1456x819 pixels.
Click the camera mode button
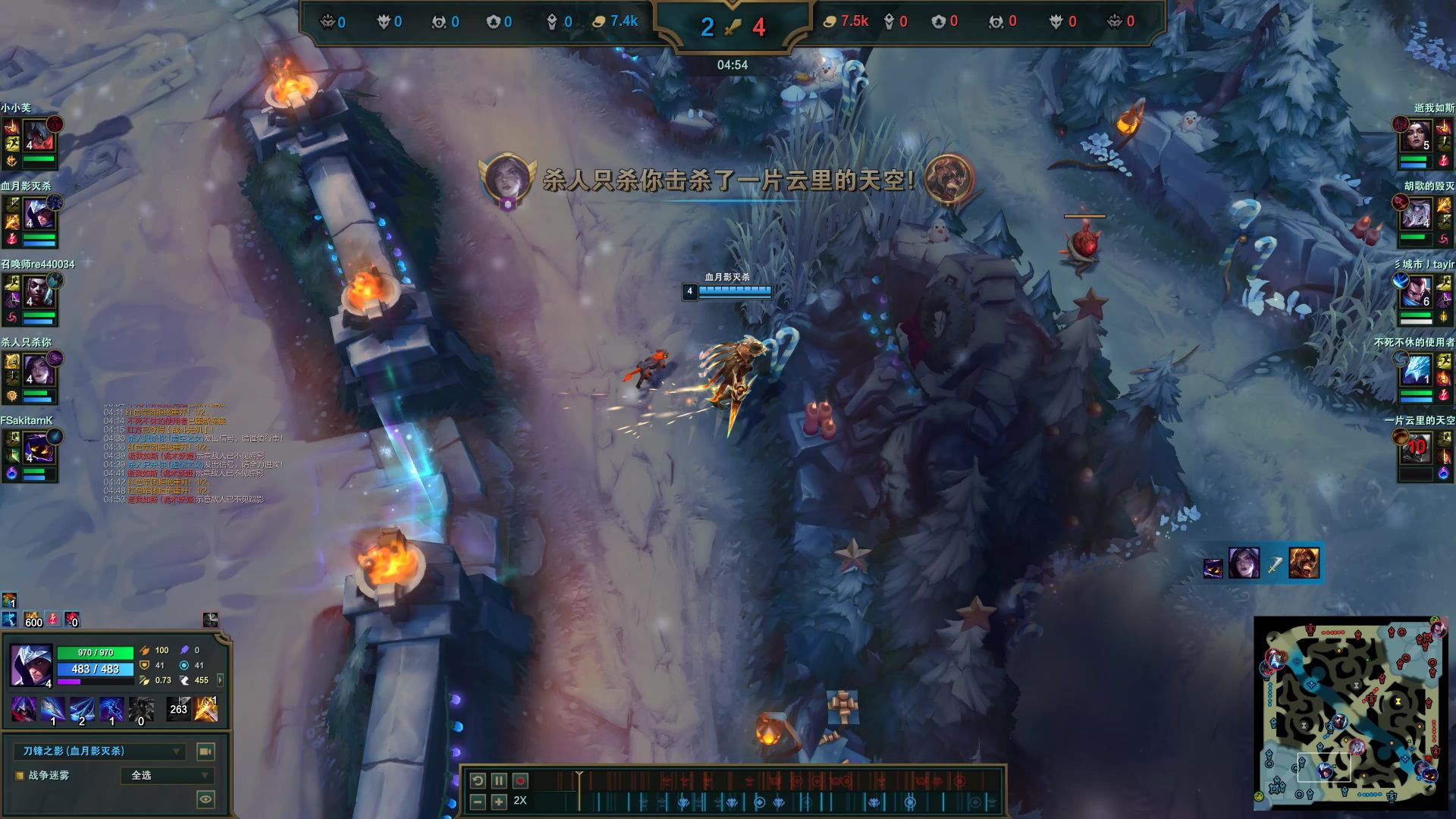[206, 752]
